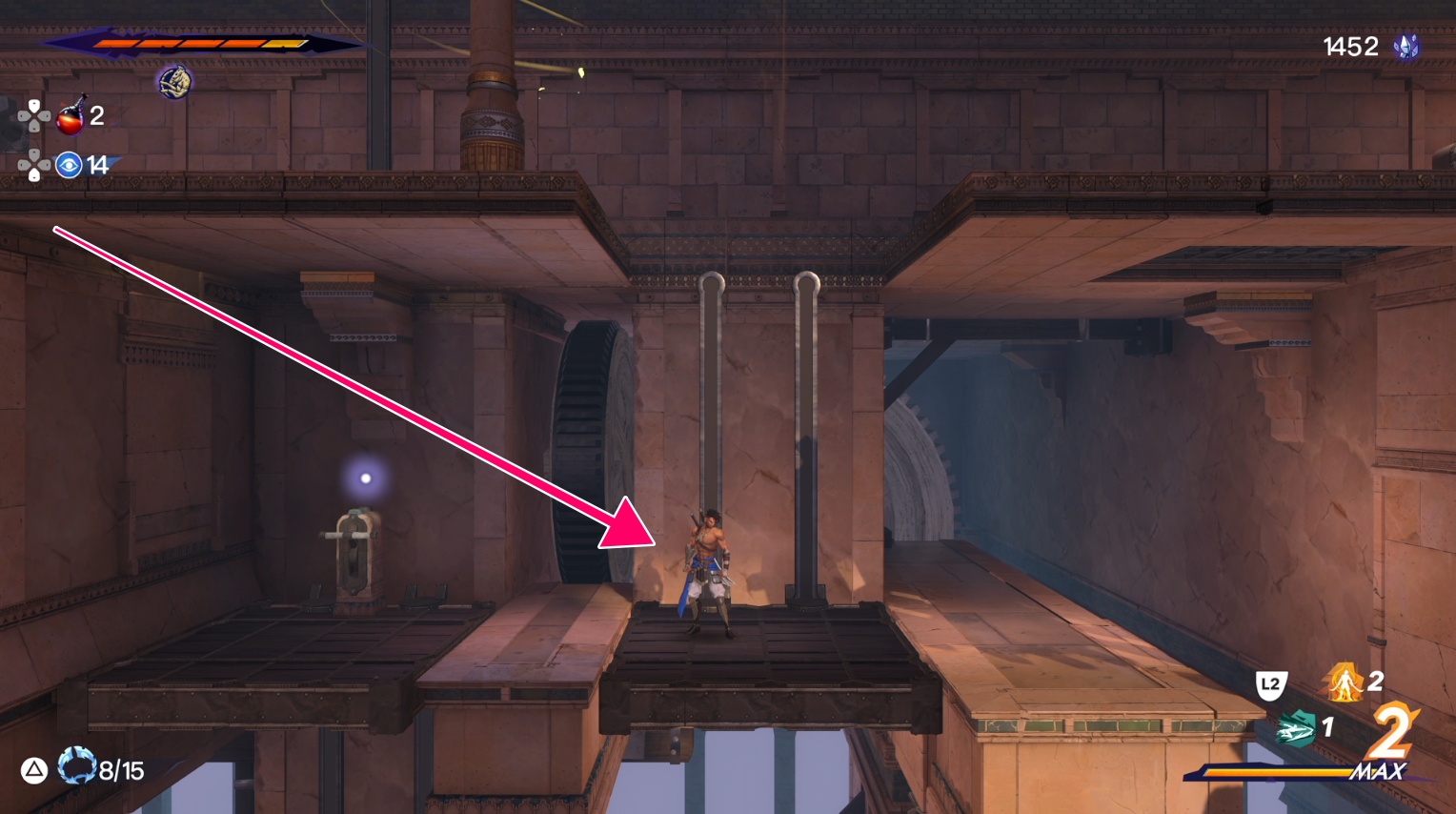Activate the orange glowing figure Athra surge
The image size is (1456, 814).
[1344, 682]
